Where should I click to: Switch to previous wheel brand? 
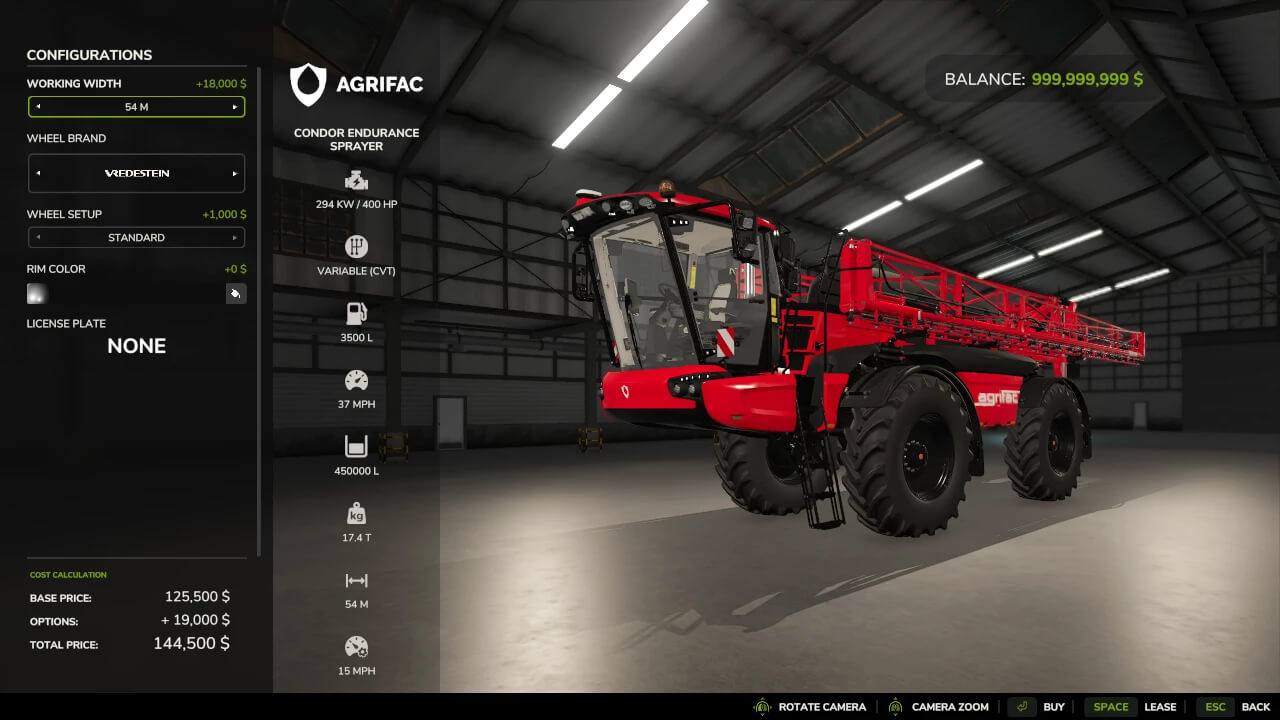pyautogui.click(x=38, y=173)
